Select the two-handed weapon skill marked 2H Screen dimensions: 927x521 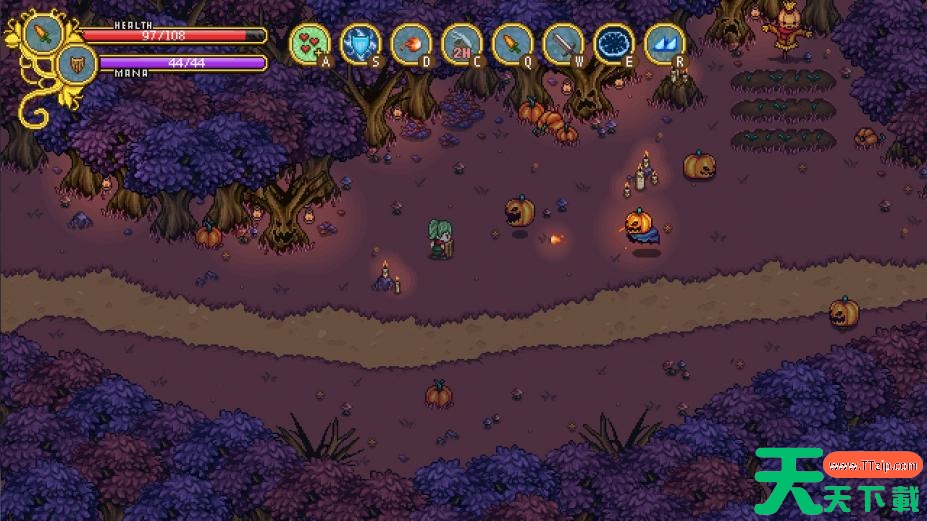(461, 43)
